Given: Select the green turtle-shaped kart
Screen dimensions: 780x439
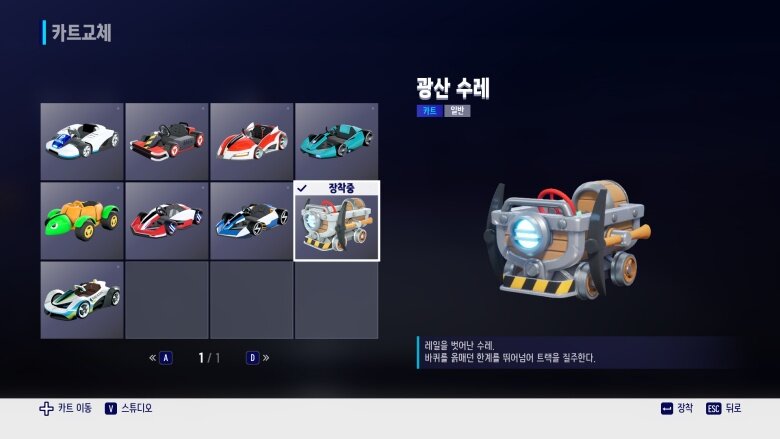Looking at the screenshot, I should [82, 220].
